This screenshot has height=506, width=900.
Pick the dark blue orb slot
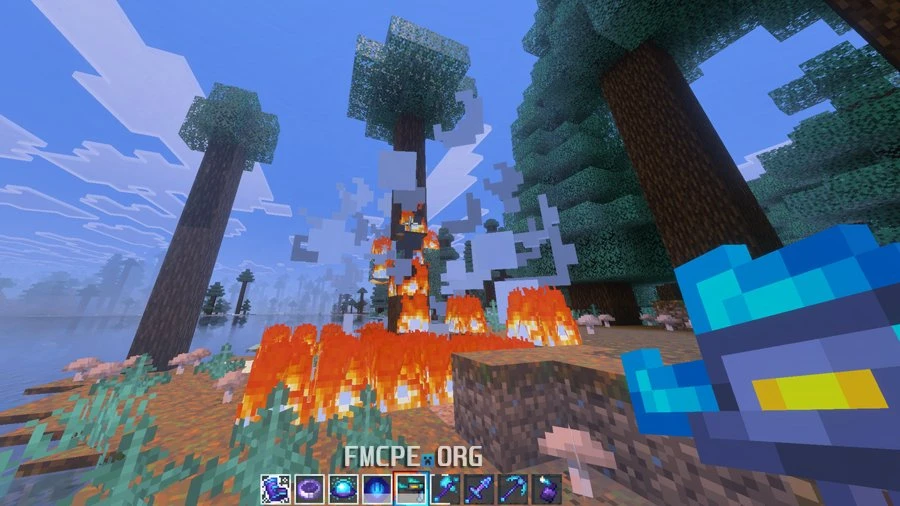pos(376,489)
